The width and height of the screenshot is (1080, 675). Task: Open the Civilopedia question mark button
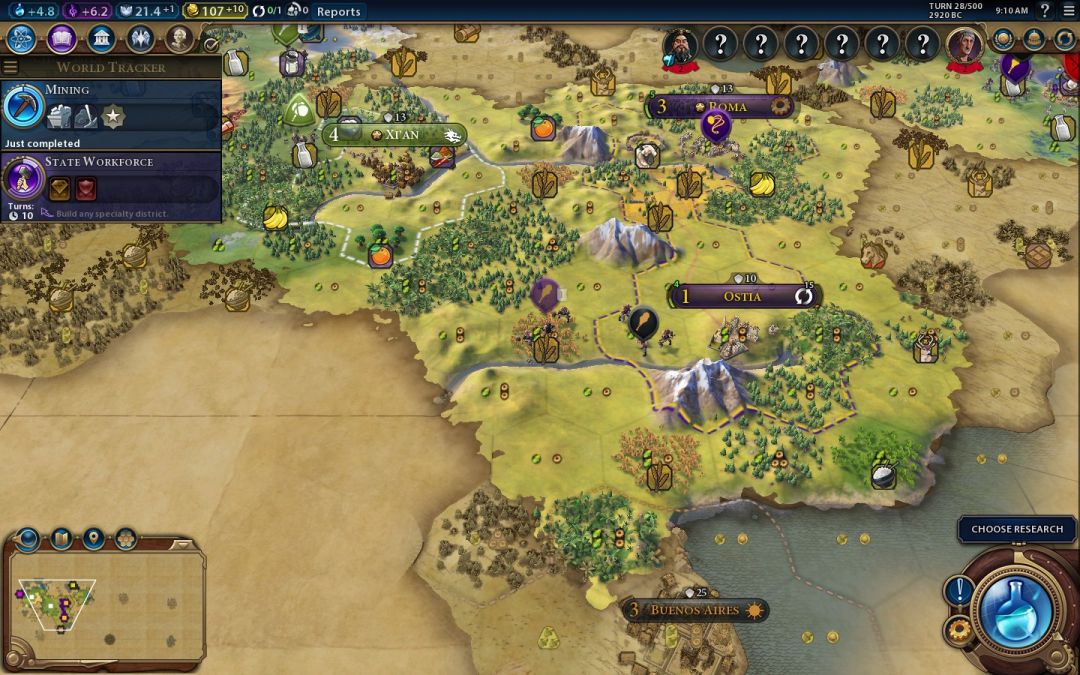tap(1044, 11)
